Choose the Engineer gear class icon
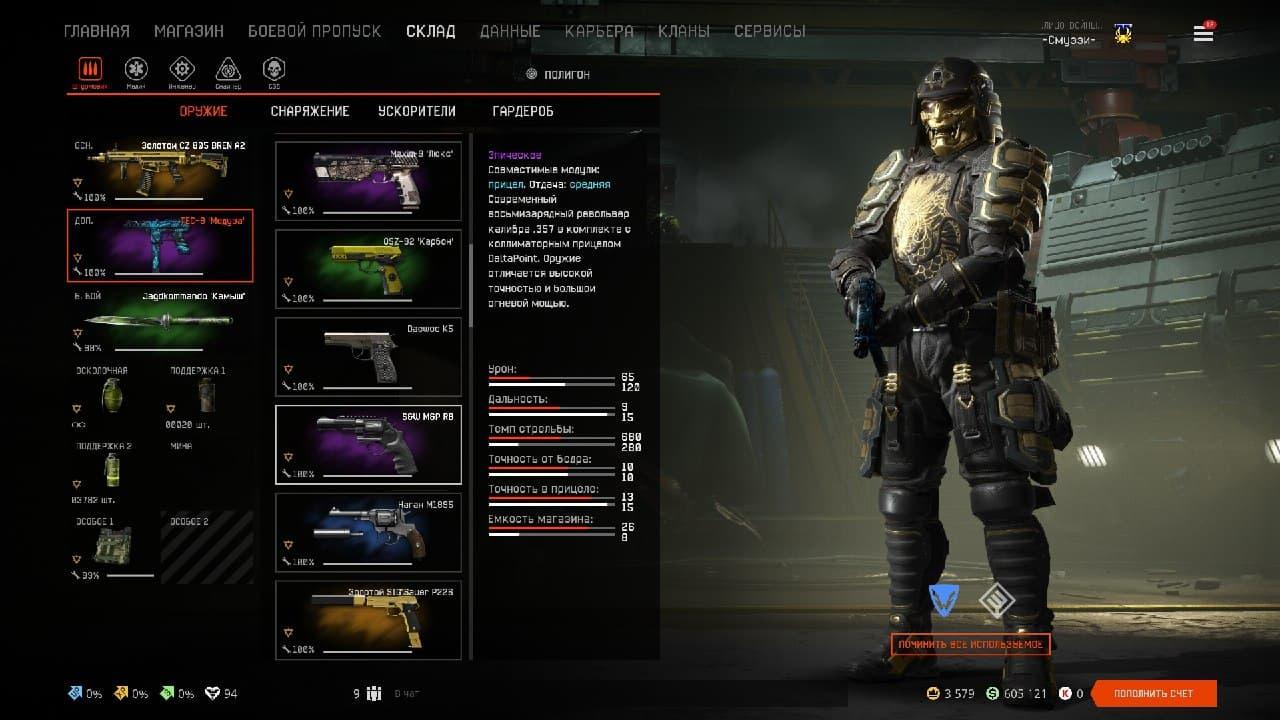Image resolution: width=1280 pixels, height=720 pixels. click(x=181, y=70)
